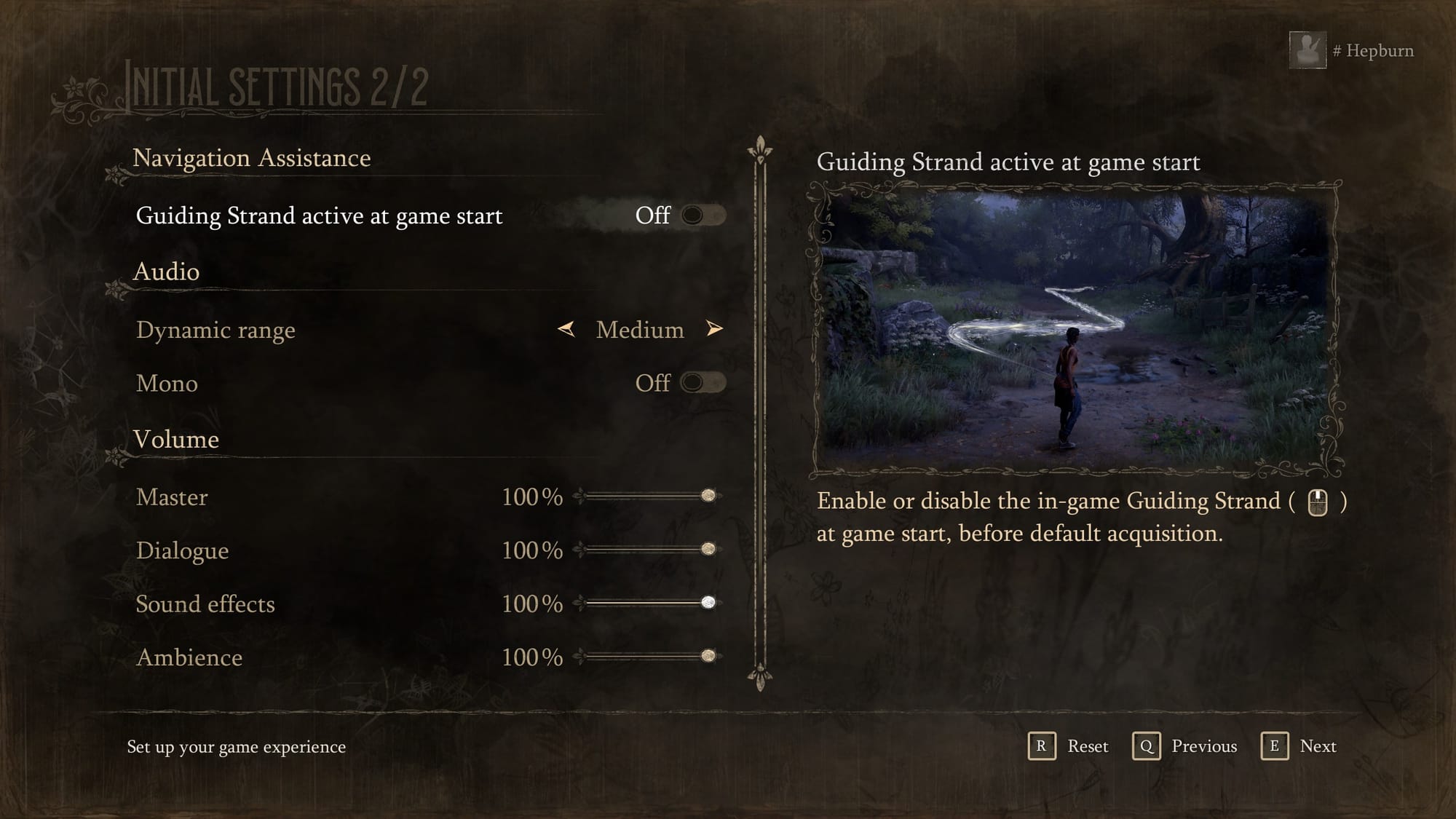The height and width of the screenshot is (819, 1456).
Task: Click the Q key icon next to Previous
Action: coord(1147,746)
